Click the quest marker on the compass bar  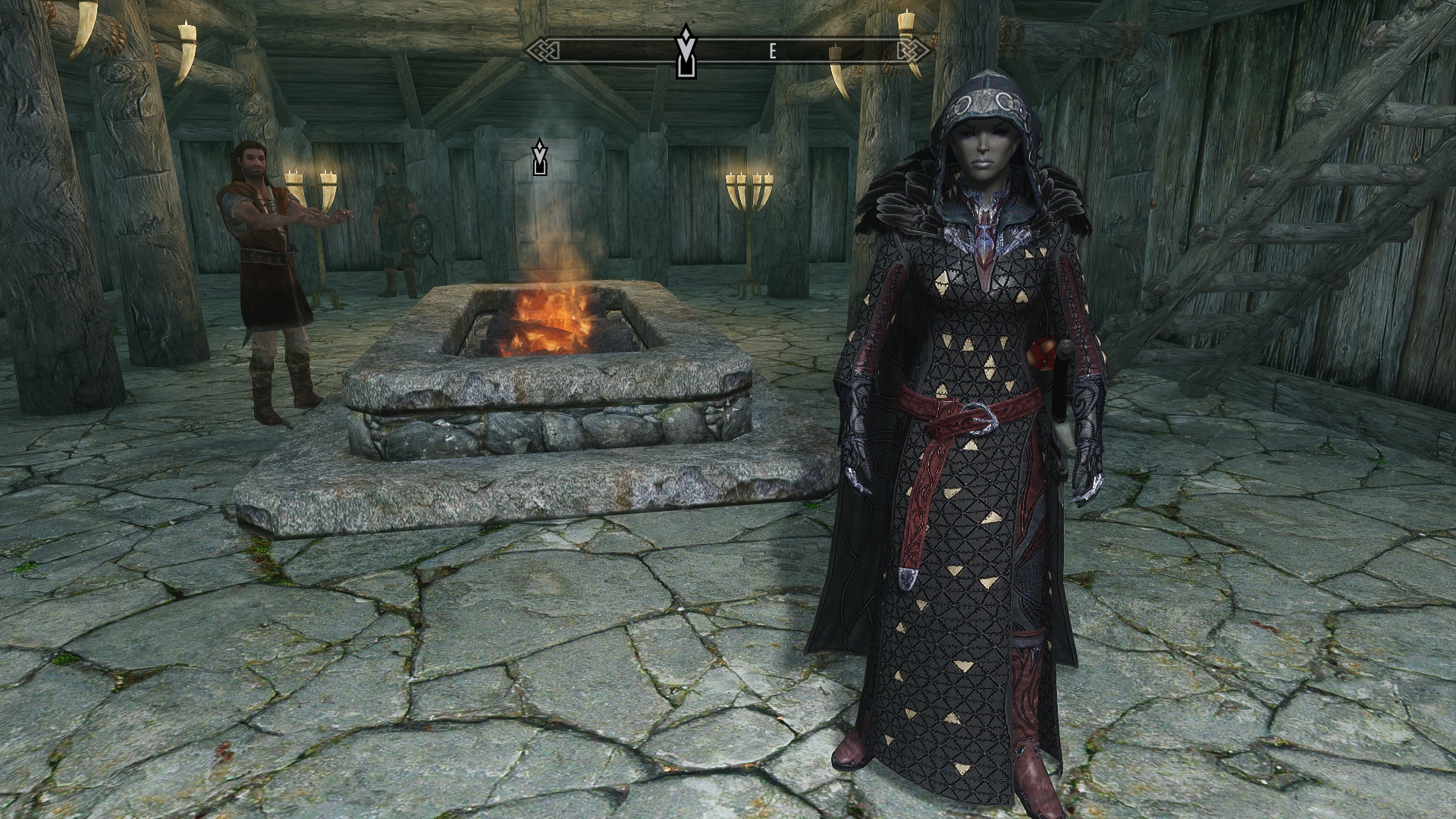point(686,51)
